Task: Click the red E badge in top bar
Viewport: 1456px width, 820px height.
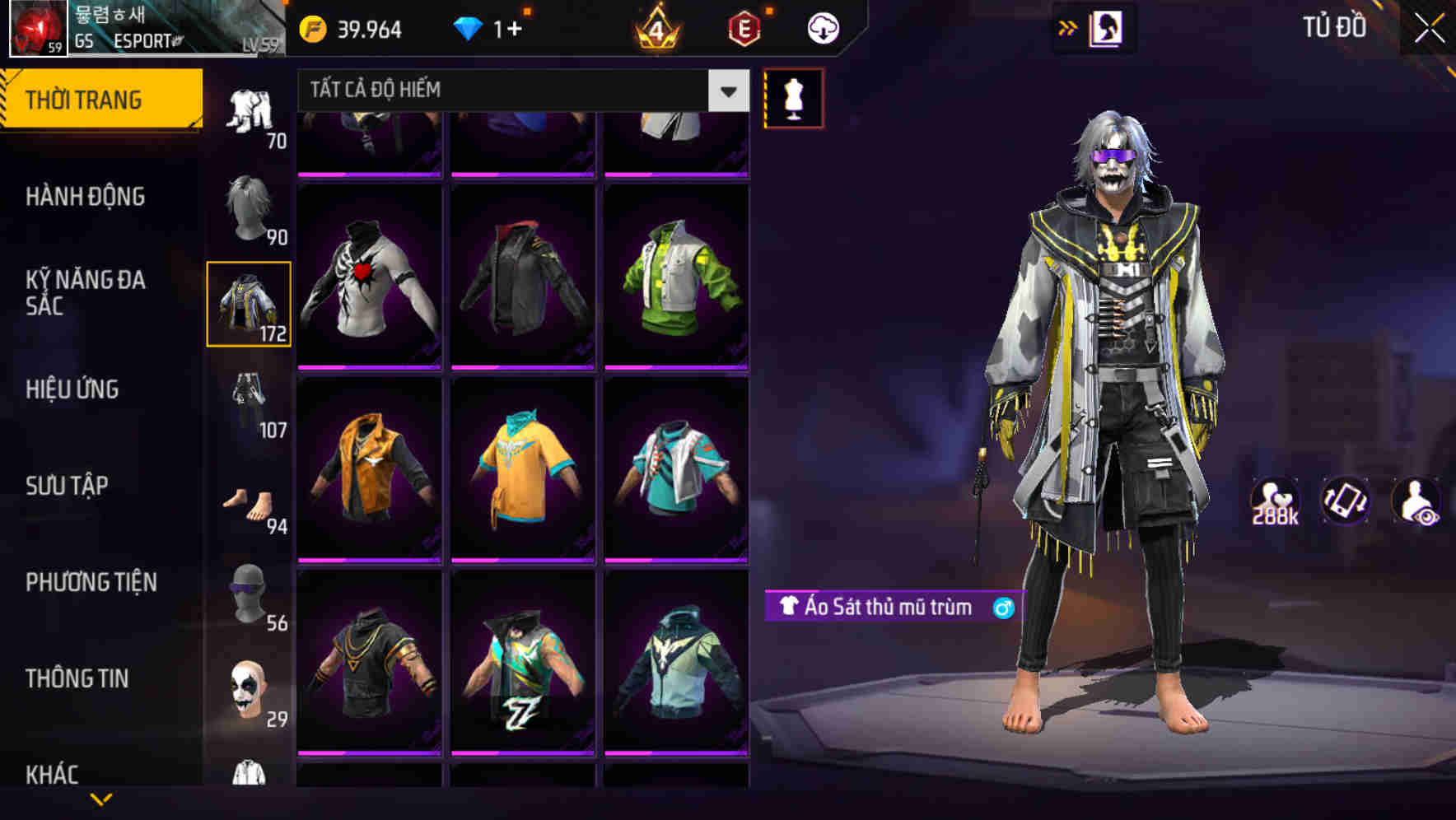Action: coord(743,27)
